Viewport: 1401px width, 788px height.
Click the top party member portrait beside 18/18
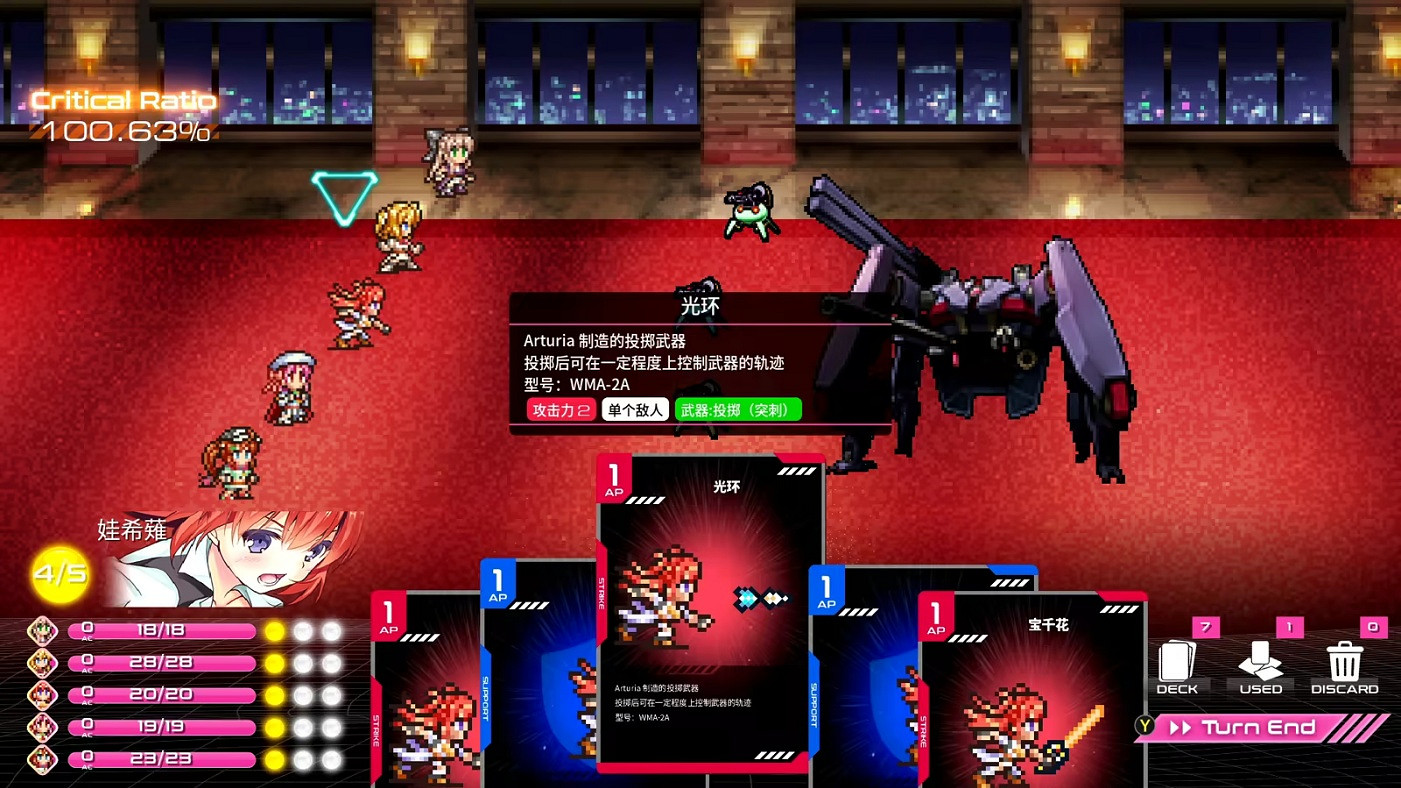[x=42, y=631]
